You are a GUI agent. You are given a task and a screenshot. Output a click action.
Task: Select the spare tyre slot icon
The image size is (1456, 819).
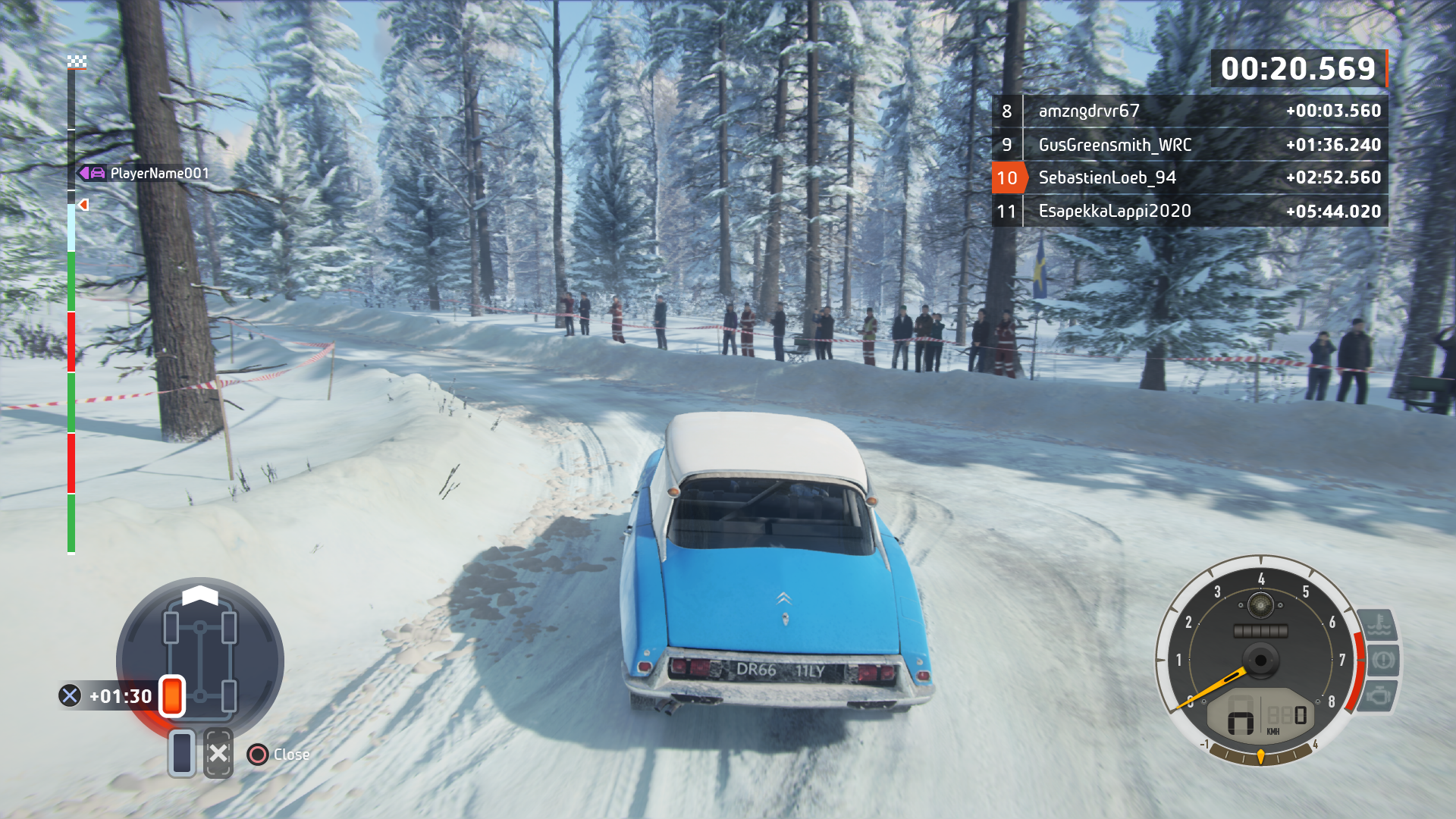pyautogui.click(x=182, y=754)
